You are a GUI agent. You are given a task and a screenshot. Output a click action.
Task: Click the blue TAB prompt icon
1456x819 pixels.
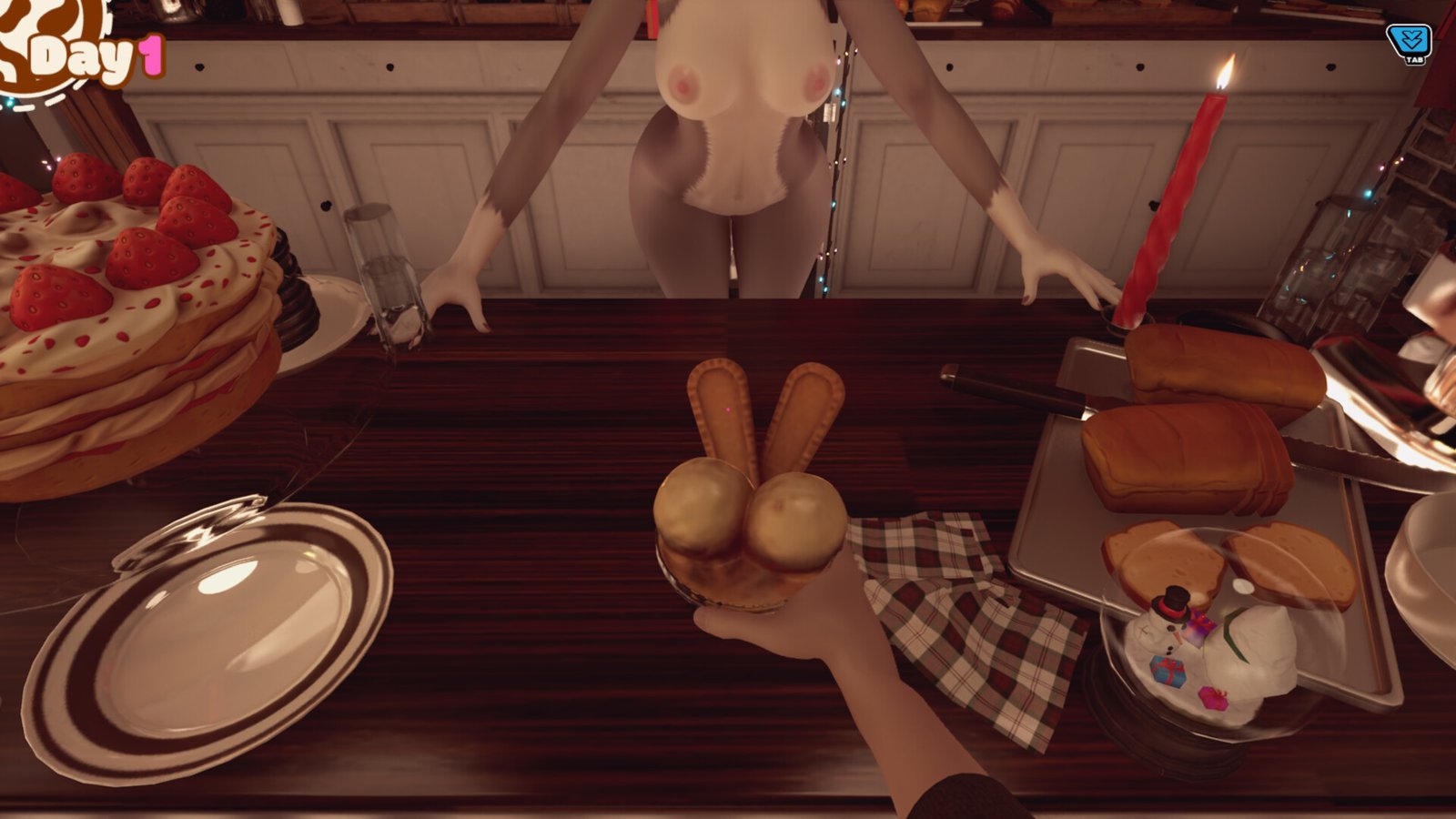1410,37
